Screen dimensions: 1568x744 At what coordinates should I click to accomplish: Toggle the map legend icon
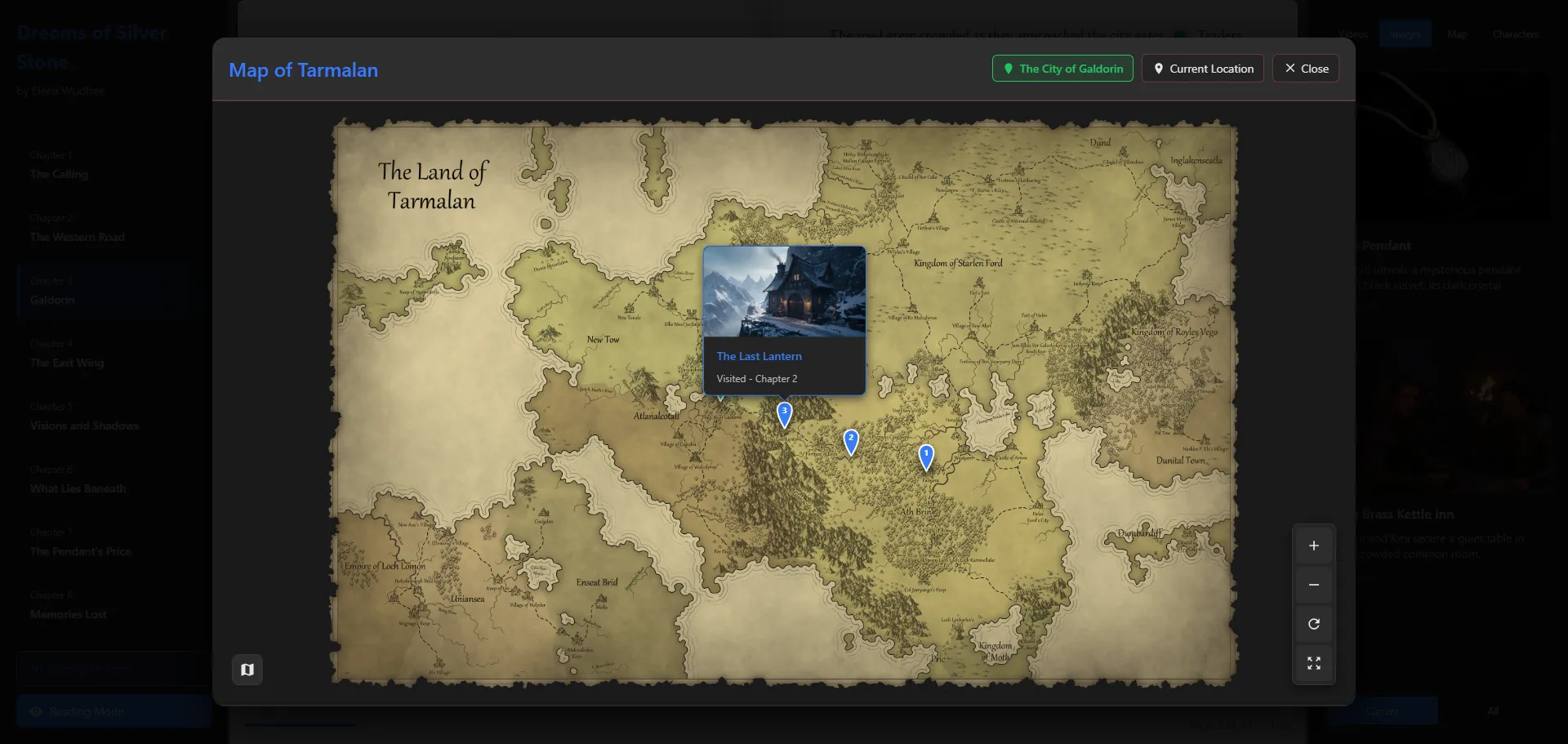pos(247,669)
